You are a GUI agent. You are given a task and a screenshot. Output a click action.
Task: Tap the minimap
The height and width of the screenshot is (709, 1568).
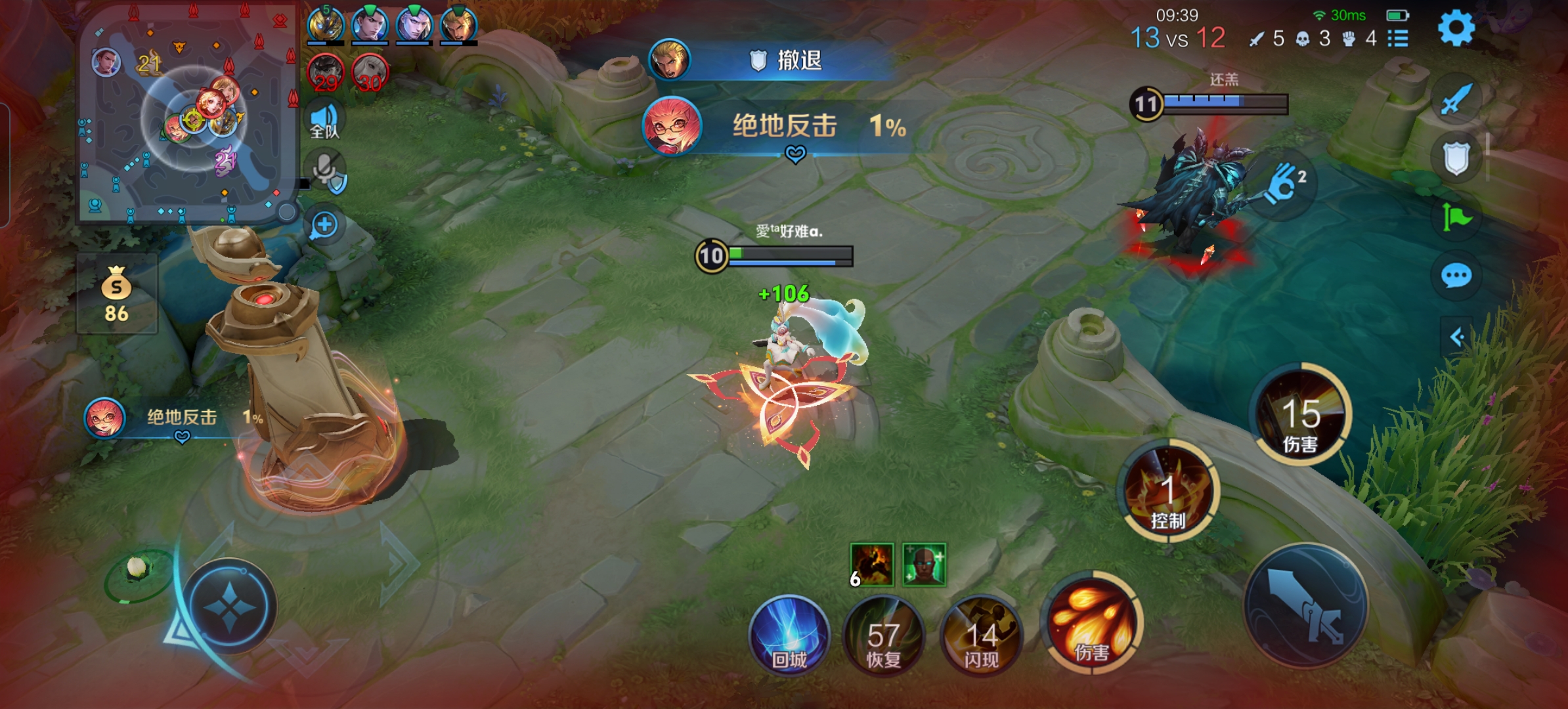point(187,115)
